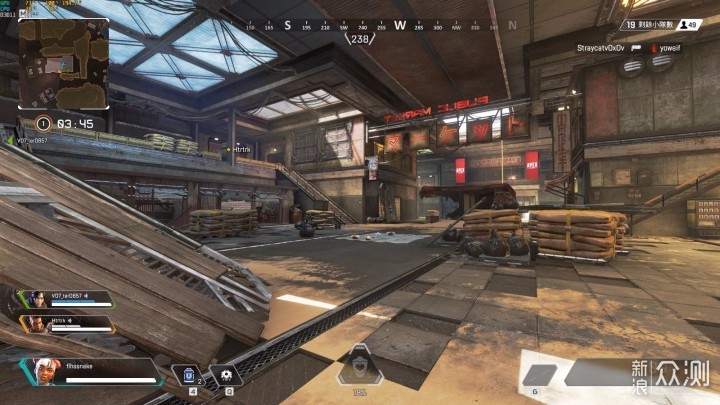
Task: Activate the ultimate ability charge icon
Action: (x=359, y=368)
